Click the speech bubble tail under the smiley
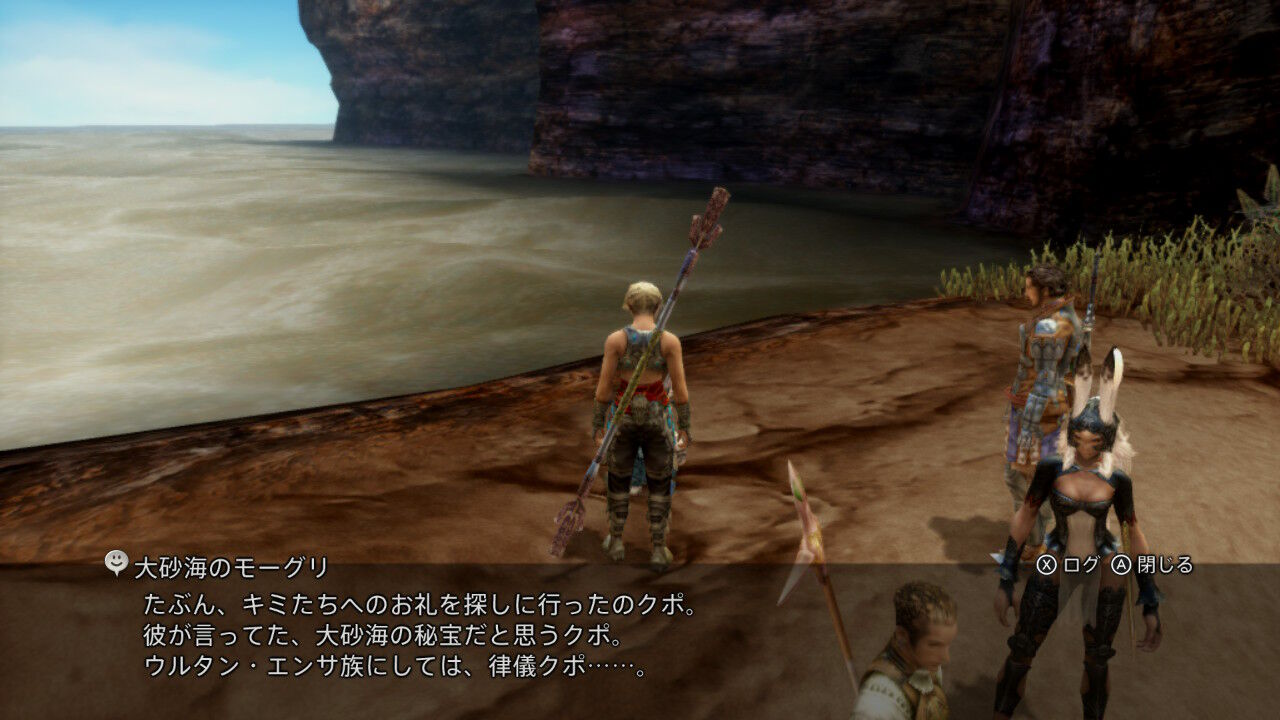Viewport: 1280px width, 720px height. click(x=115, y=571)
